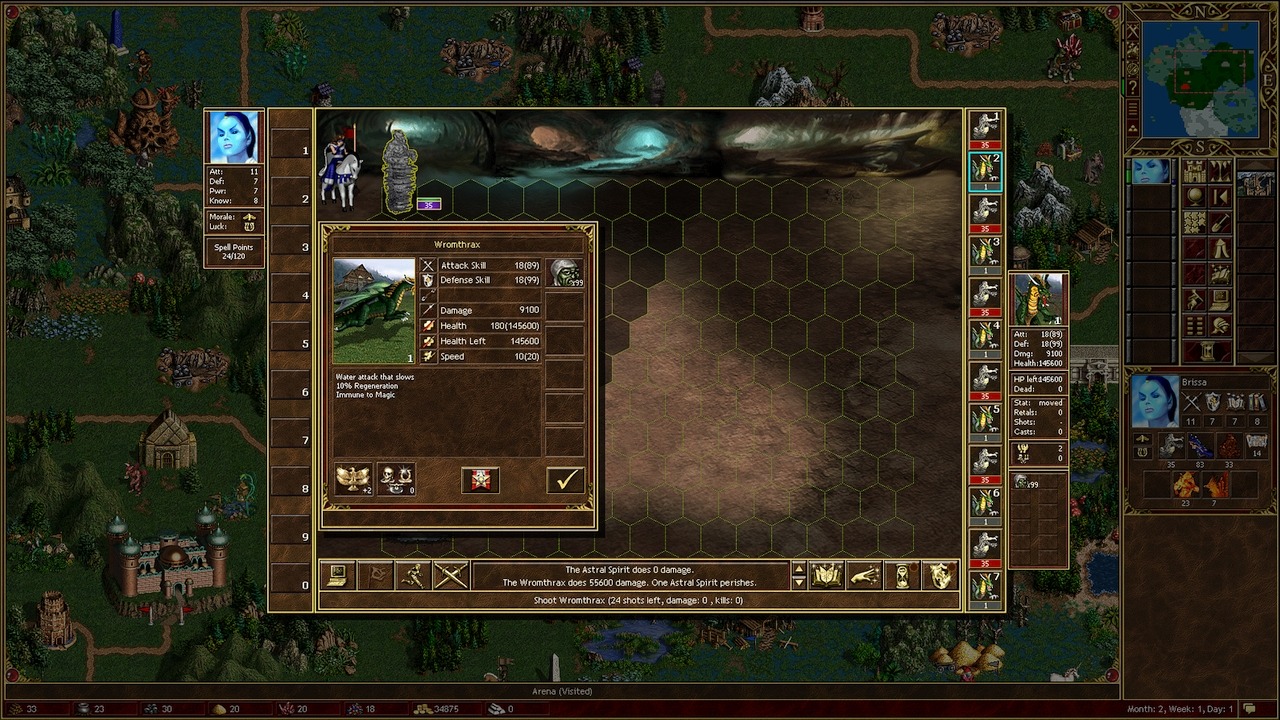1280x720 pixels.
Task: Select Brissa in the adventure hero list
Action: 1151,171
